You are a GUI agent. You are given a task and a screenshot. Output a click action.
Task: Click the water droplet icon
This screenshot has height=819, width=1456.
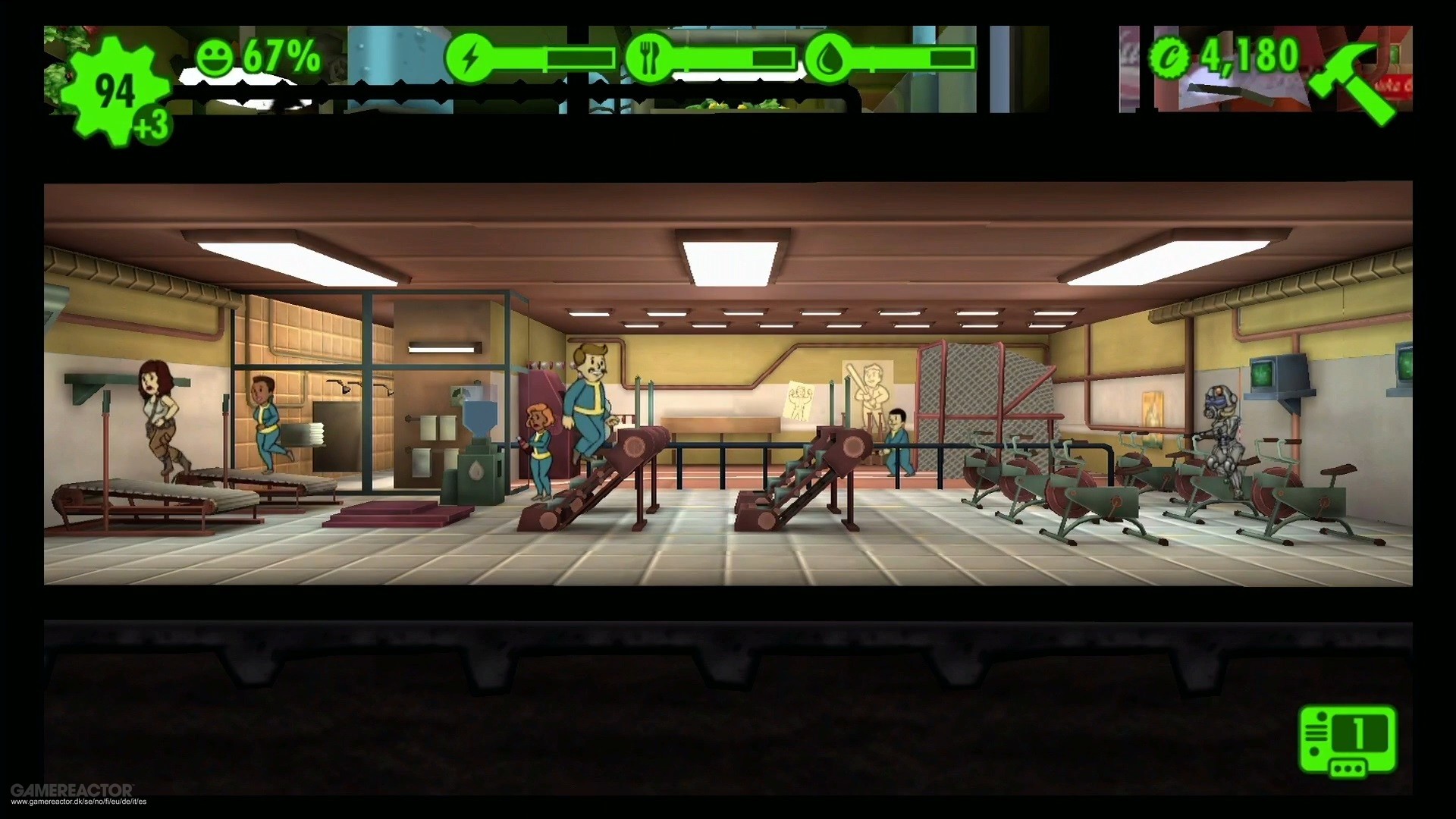coord(831,55)
